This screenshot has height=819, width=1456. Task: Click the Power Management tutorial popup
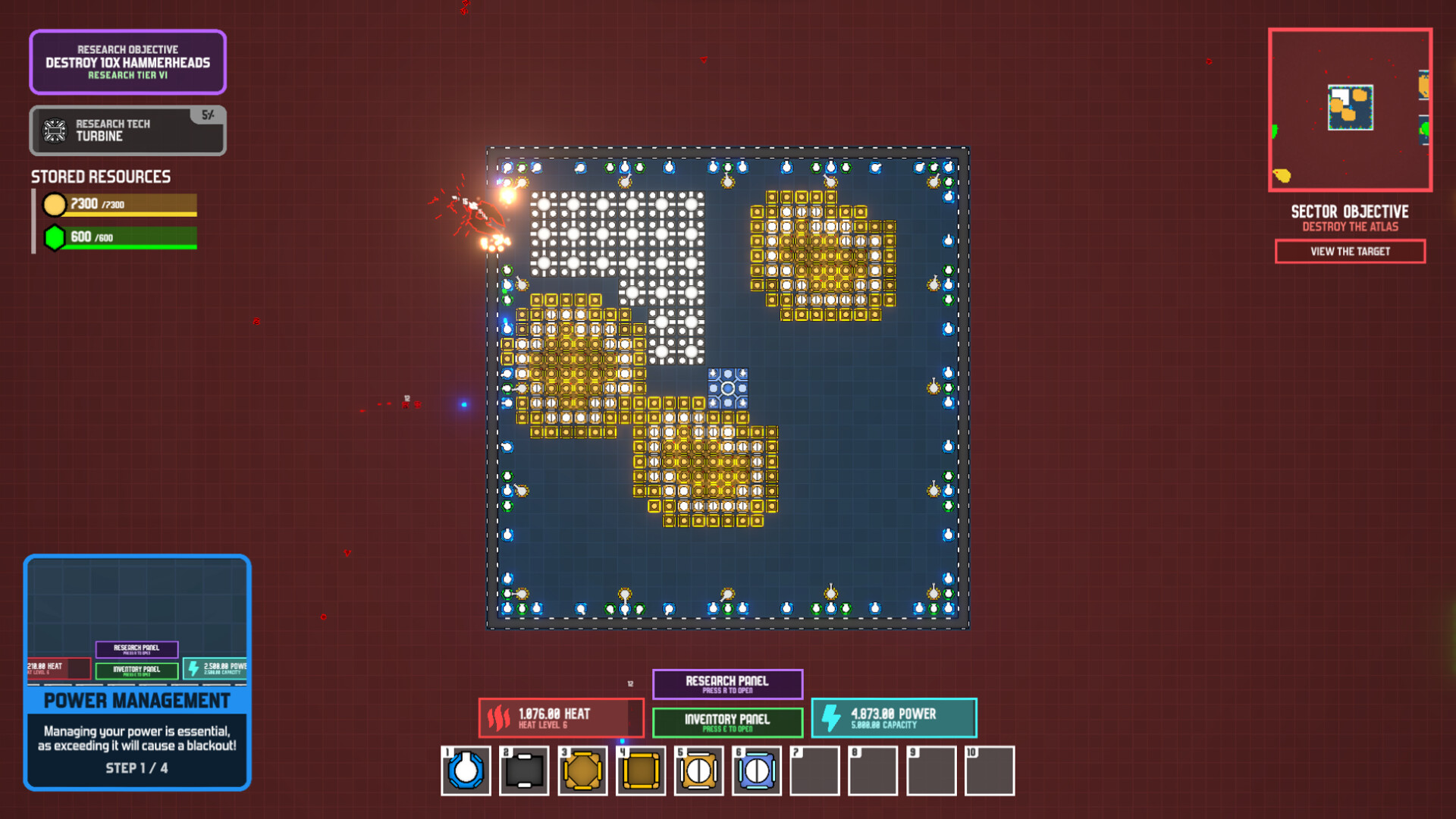pyautogui.click(x=137, y=701)
